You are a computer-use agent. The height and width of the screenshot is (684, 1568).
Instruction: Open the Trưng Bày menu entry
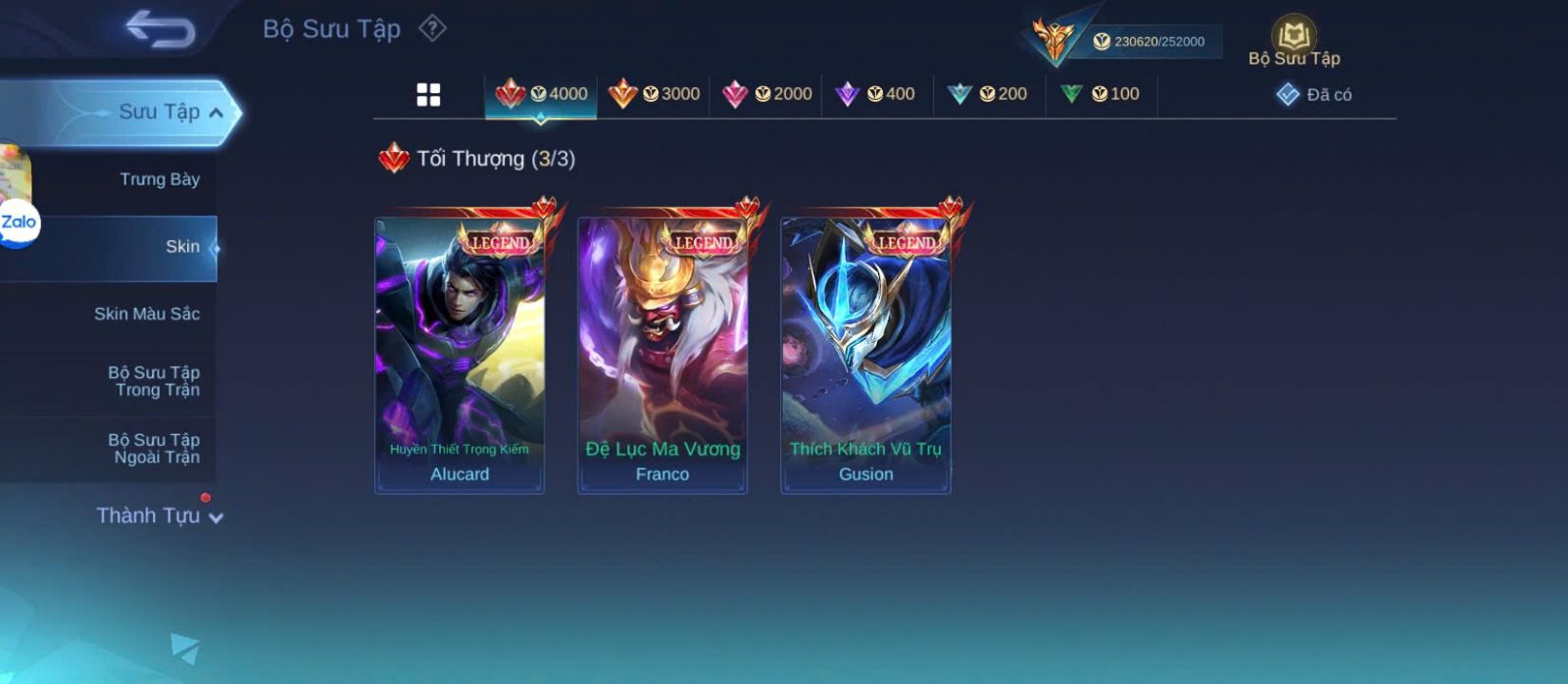tap(159, 179)
